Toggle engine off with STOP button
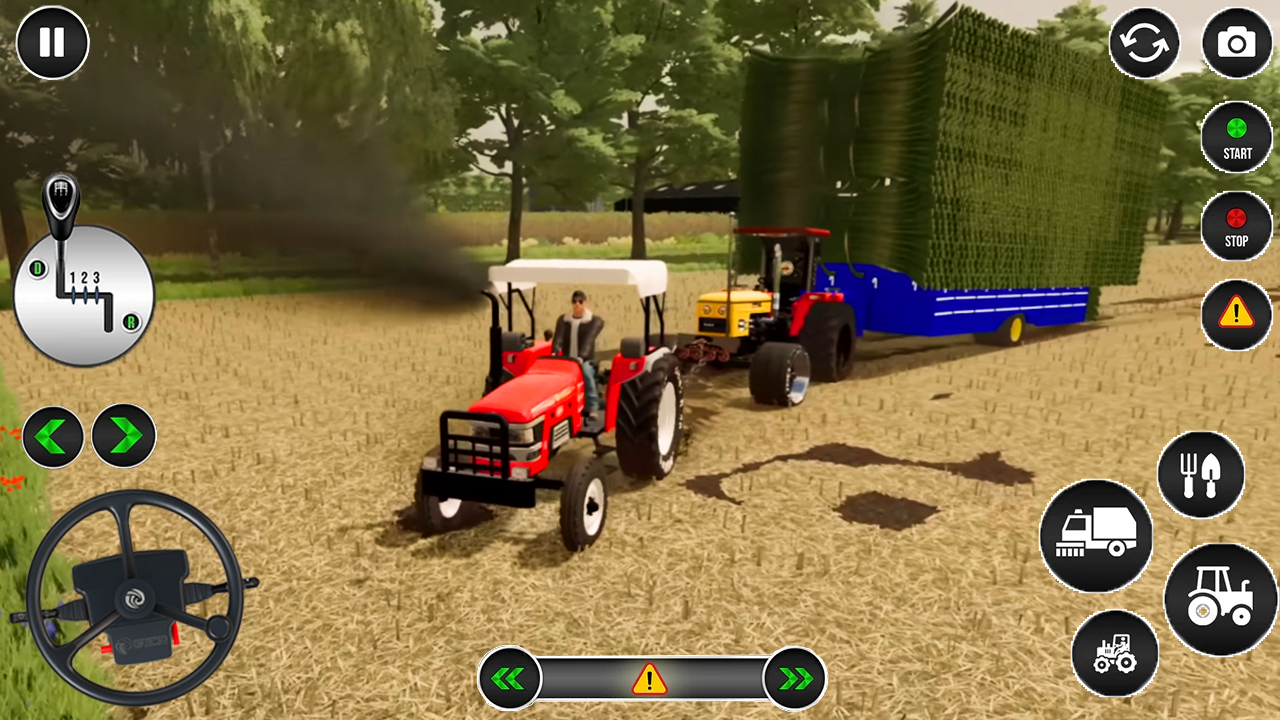The height and width of the screenshot is (720, 1280). coord(1237,226)
